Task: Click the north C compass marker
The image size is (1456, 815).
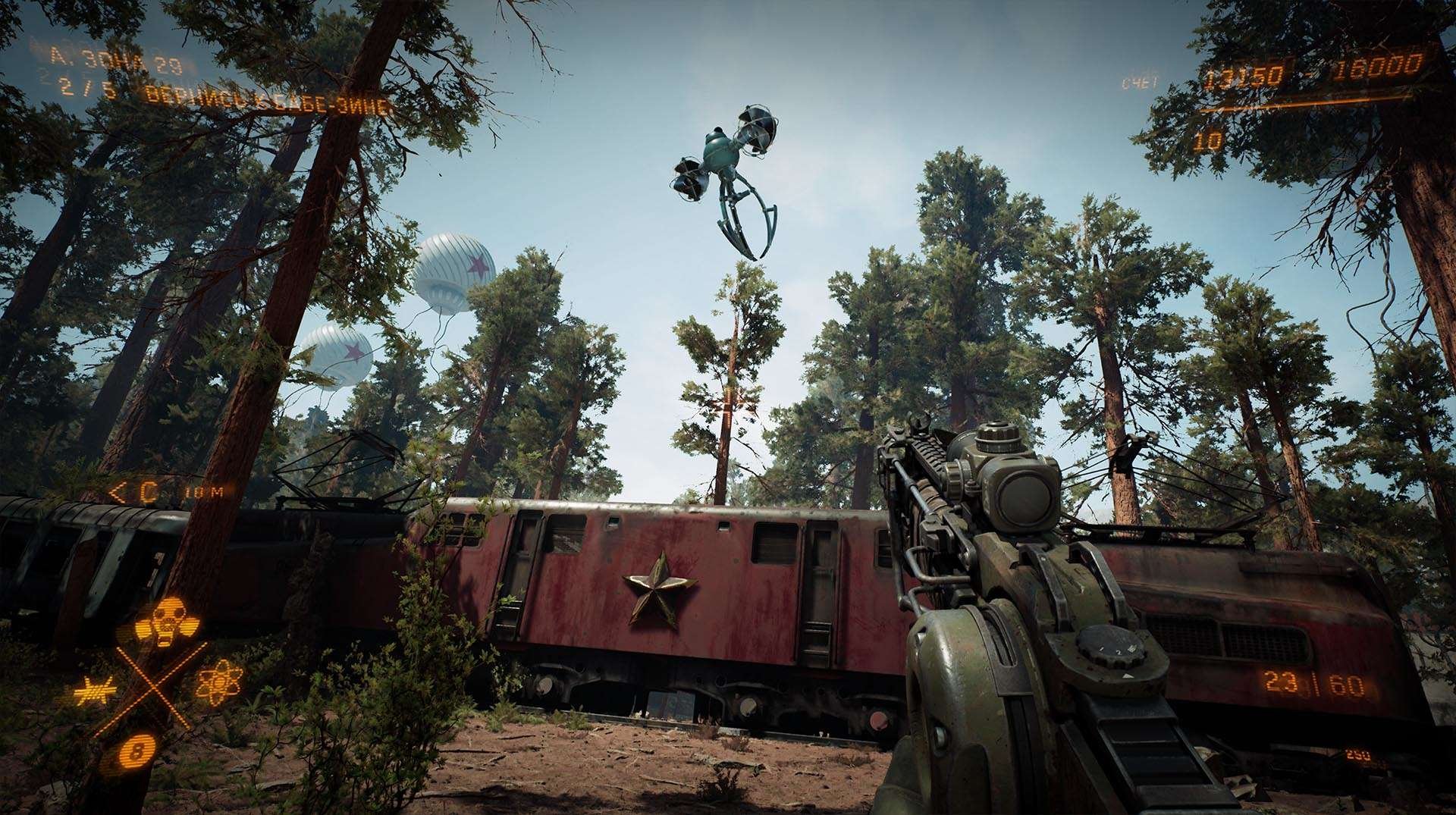Action: pos(147,491)
